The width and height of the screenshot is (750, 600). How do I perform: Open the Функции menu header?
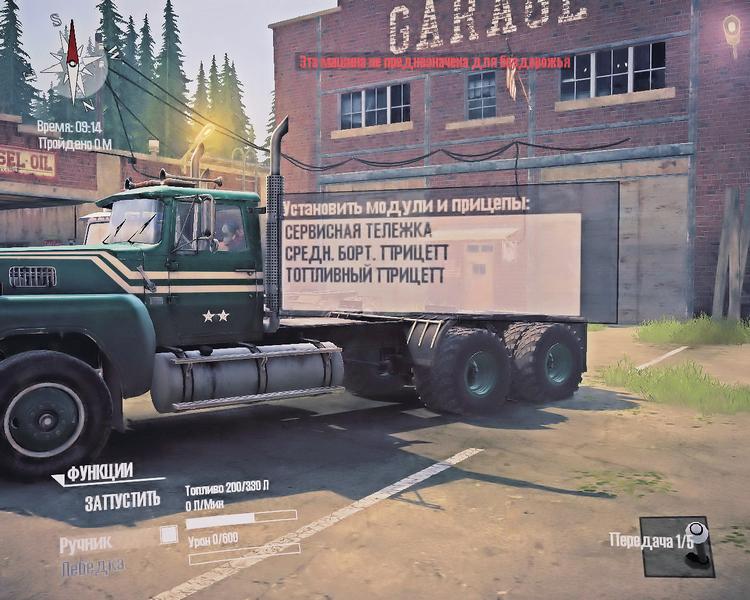tap(100, 472)
